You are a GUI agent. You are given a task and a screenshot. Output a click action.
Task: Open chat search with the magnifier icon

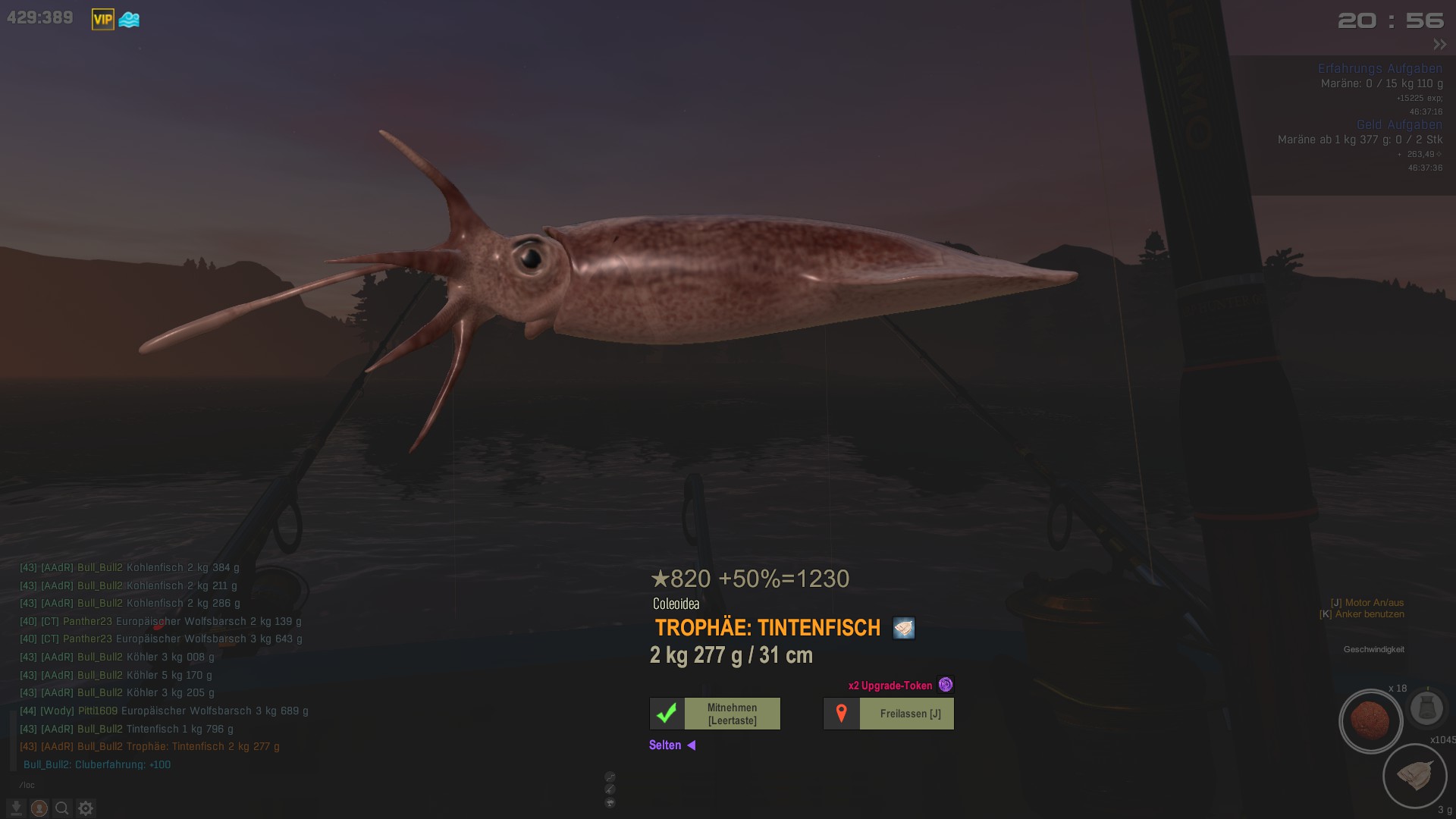tap(62, 808)
